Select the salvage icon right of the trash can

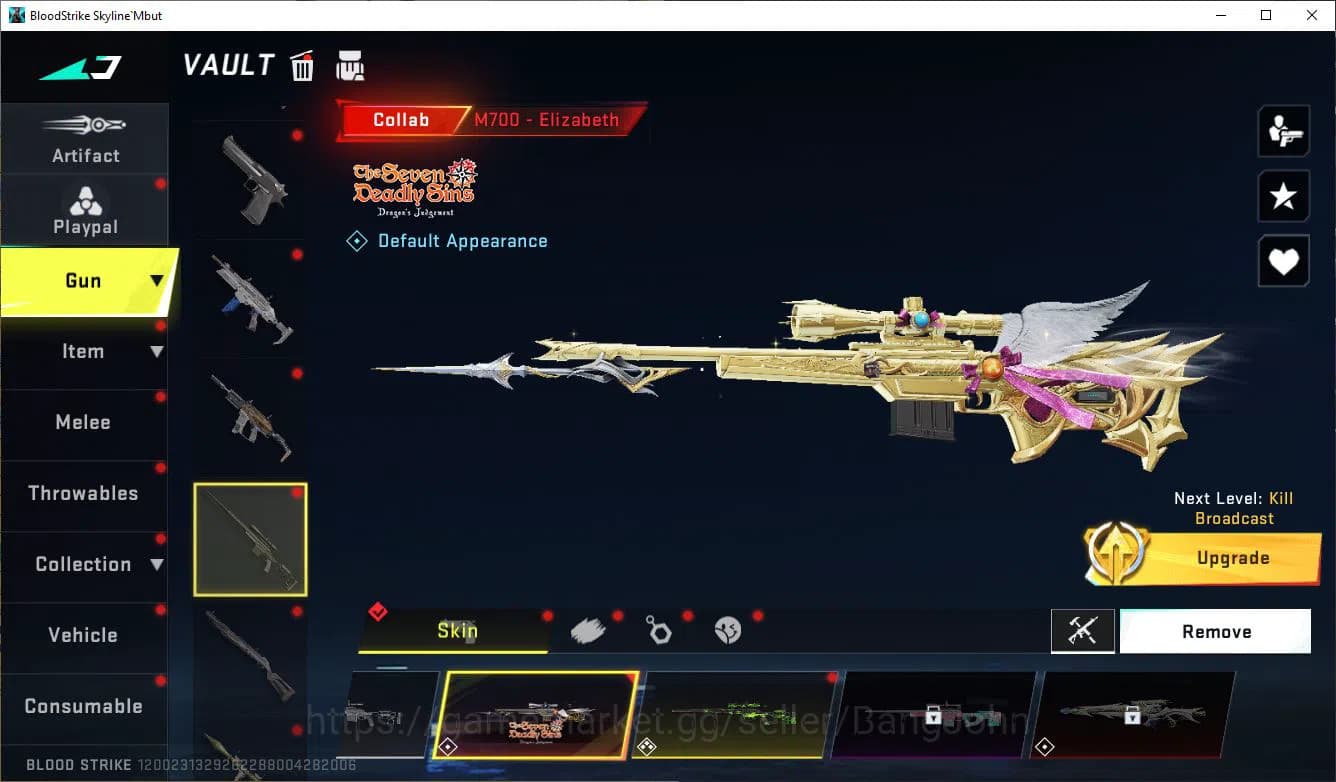[x=349, y=66]
